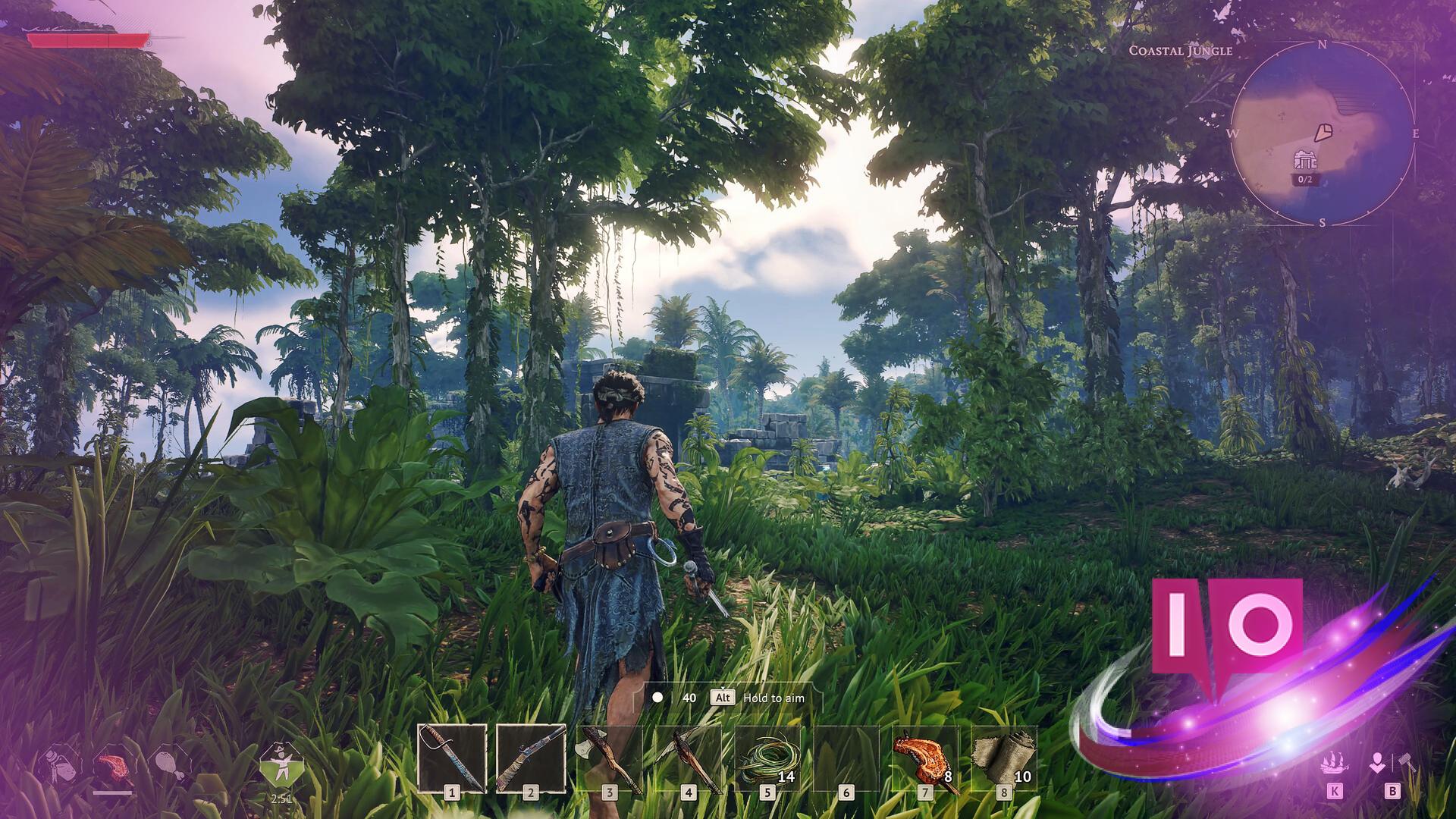1456x819 pixels.
Task: Select the cutlass sword in hotbar slot 1
Action: (x=452, y=758)
